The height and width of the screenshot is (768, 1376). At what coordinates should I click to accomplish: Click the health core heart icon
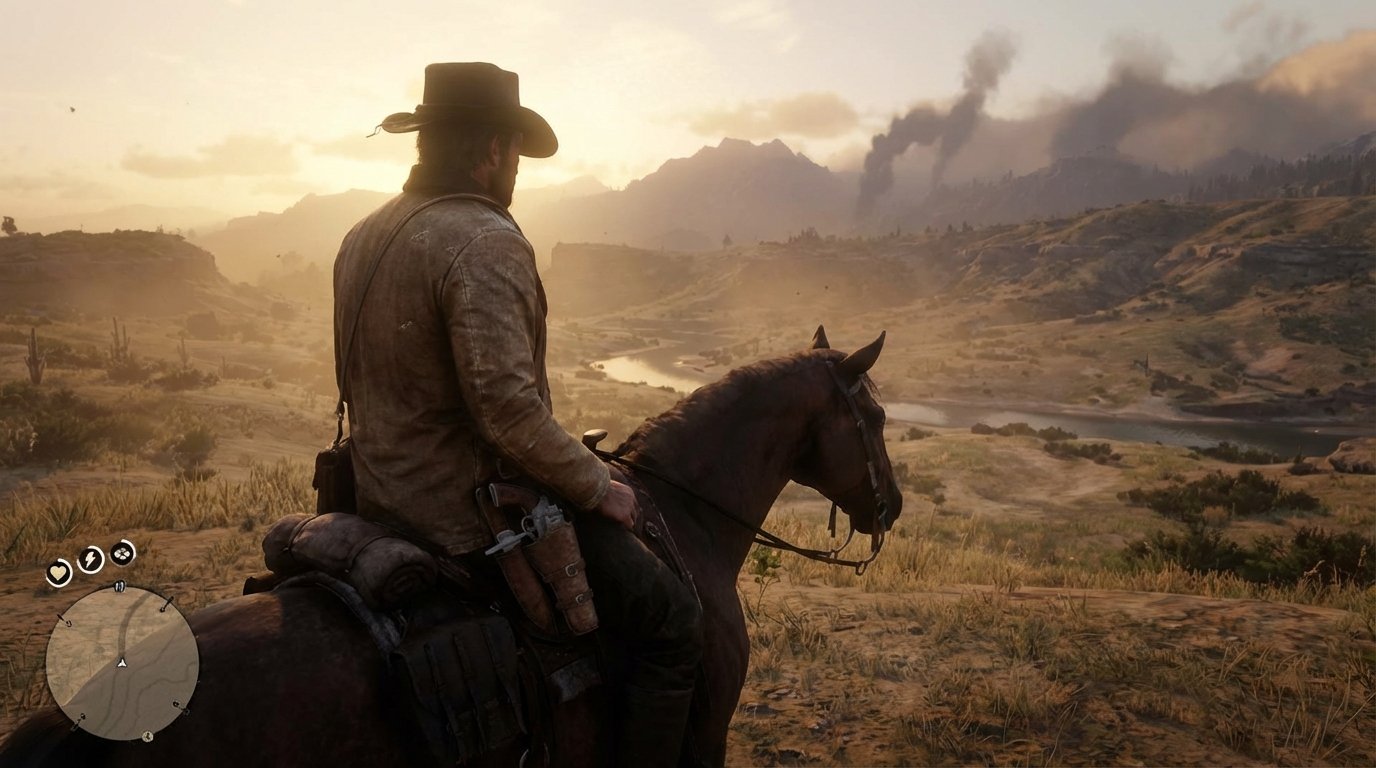[59, 572]
